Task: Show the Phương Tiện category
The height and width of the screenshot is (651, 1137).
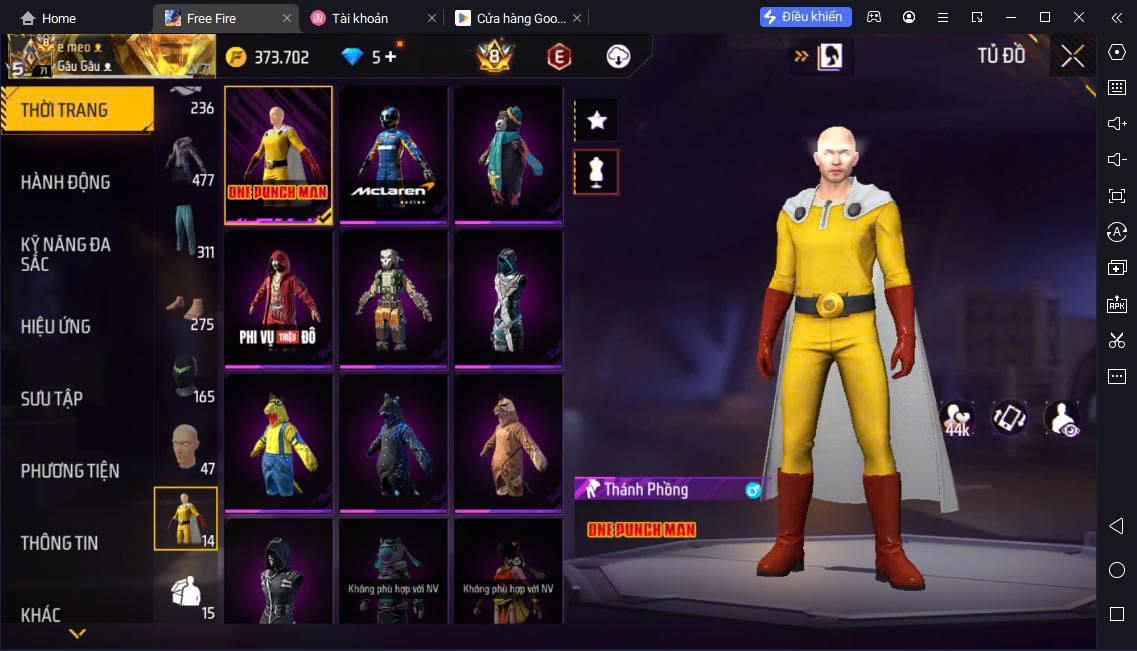Action: tap(70, 471)
